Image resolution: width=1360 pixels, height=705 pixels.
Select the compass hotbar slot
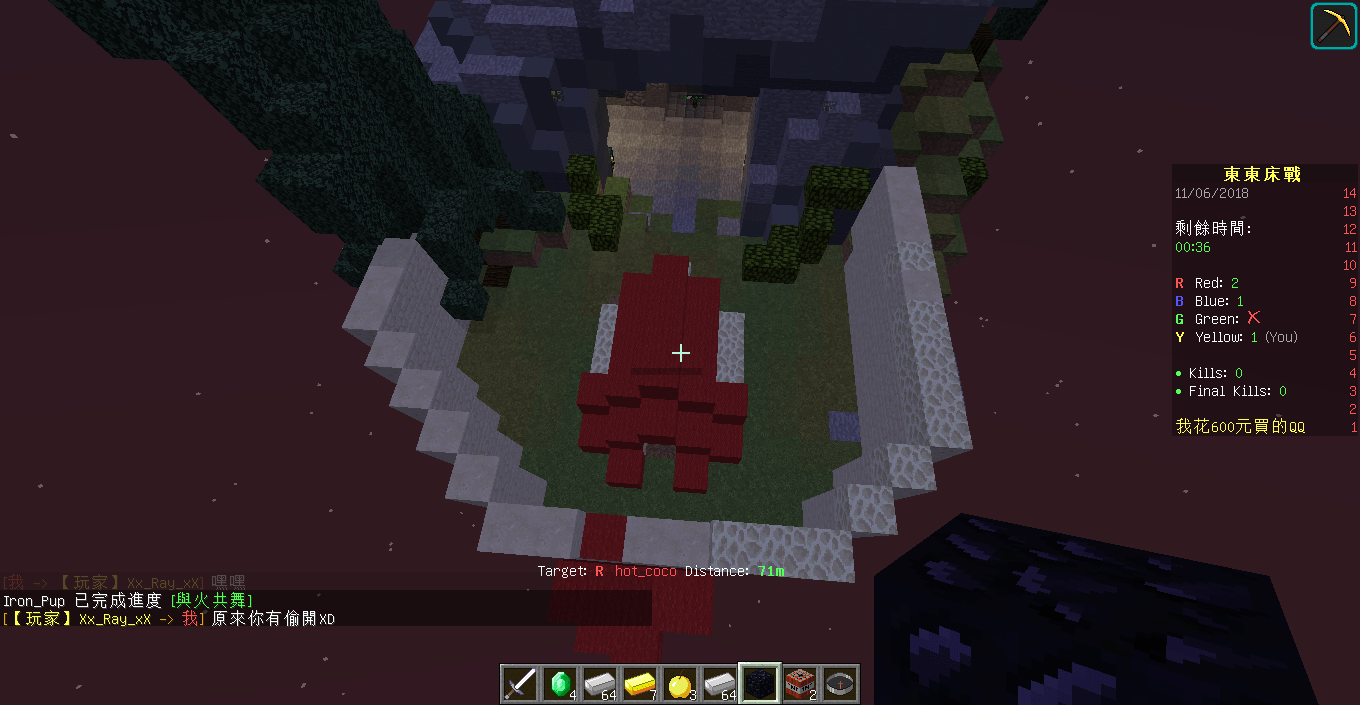coord(839,683)
